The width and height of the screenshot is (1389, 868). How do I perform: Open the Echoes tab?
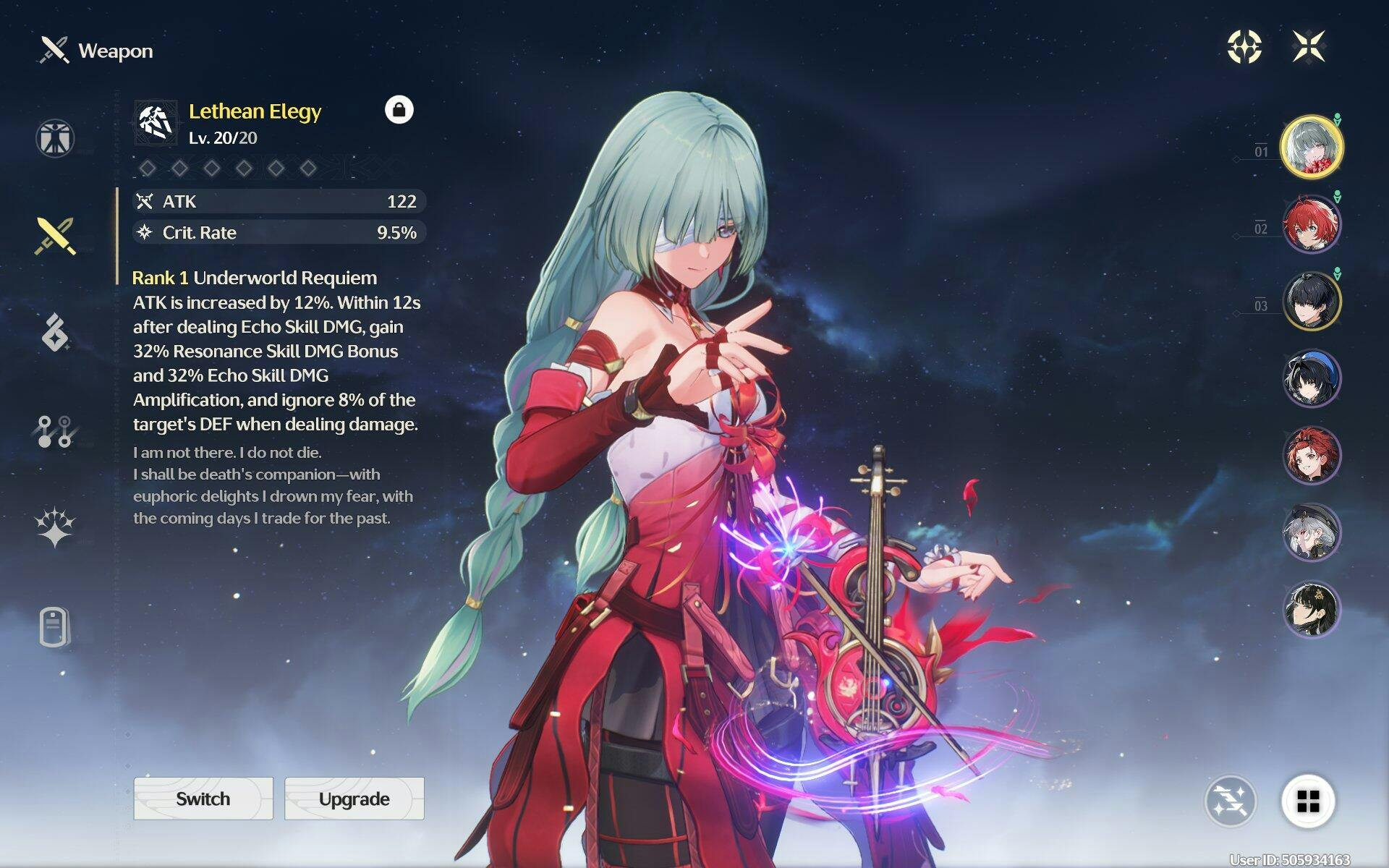point(55,333)
